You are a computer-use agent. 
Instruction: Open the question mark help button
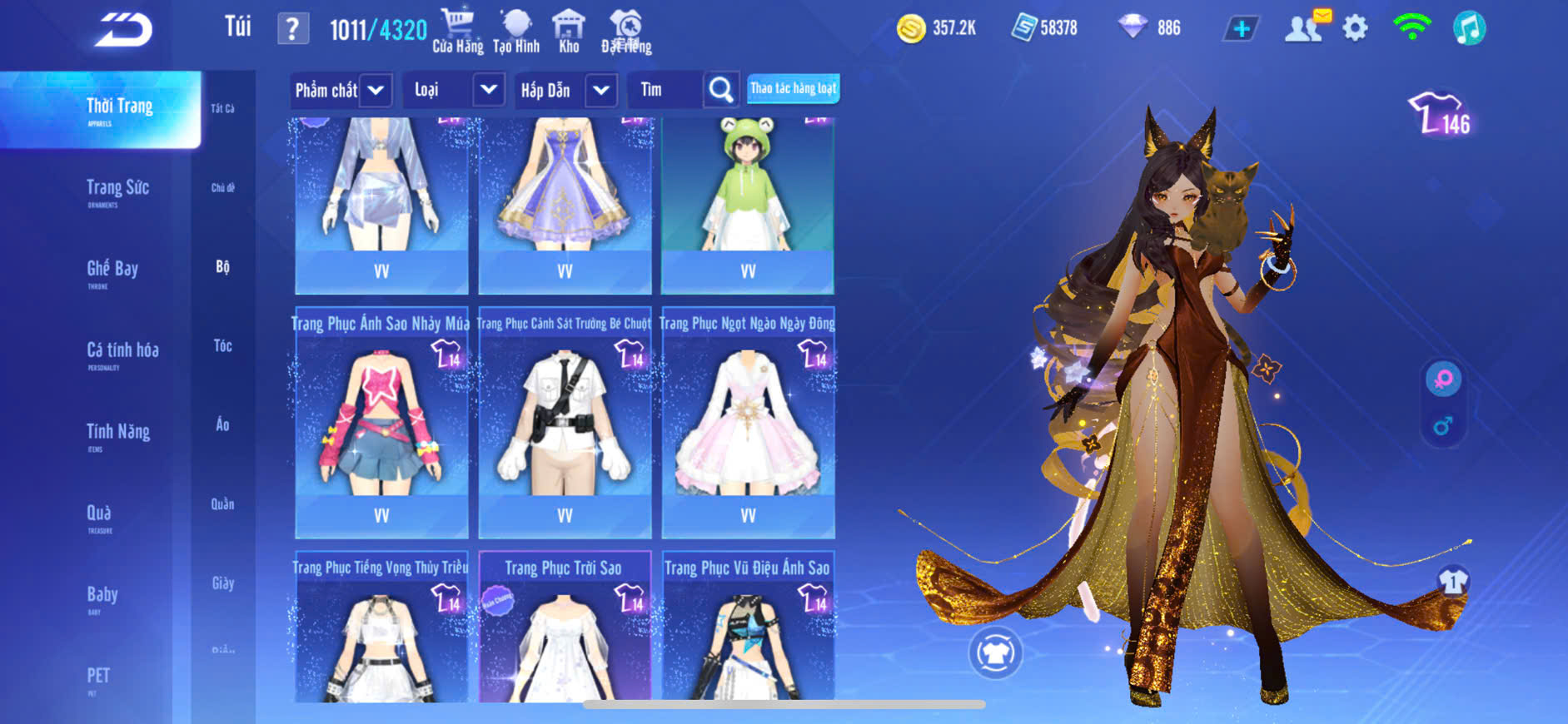[x=292, y=29]
